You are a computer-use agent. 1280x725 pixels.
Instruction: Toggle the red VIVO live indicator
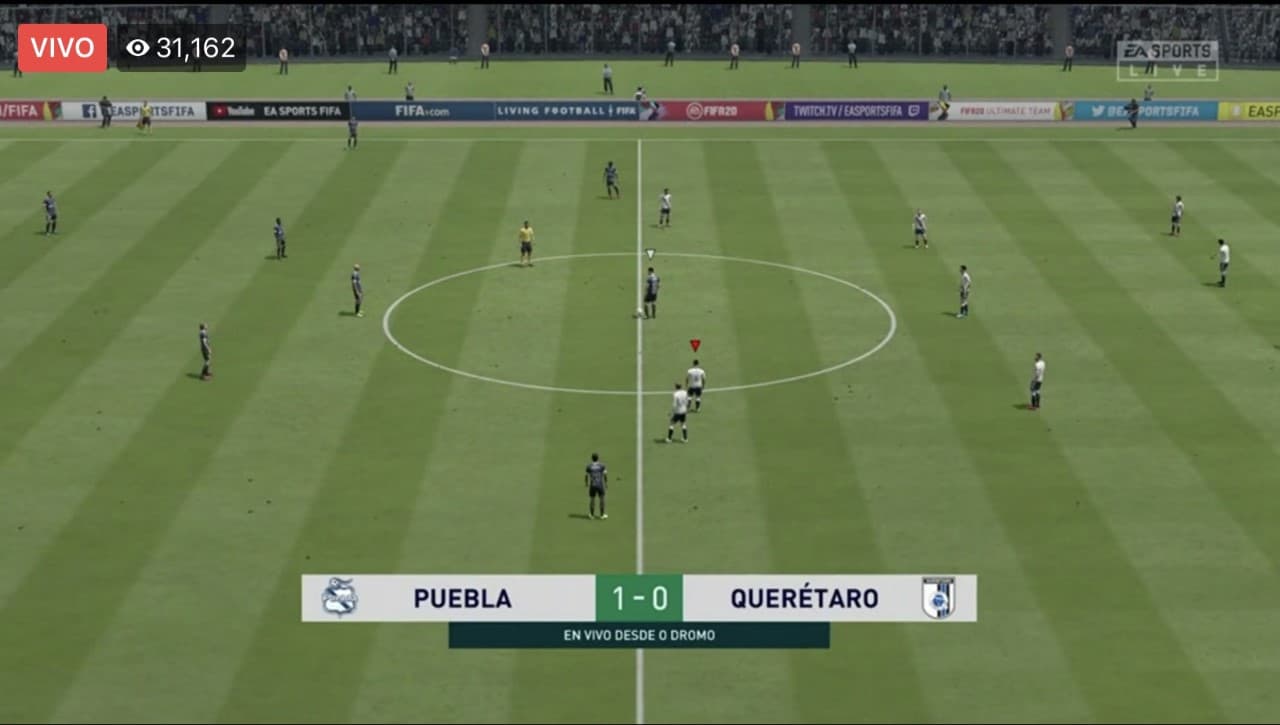[x=62, y=46]
